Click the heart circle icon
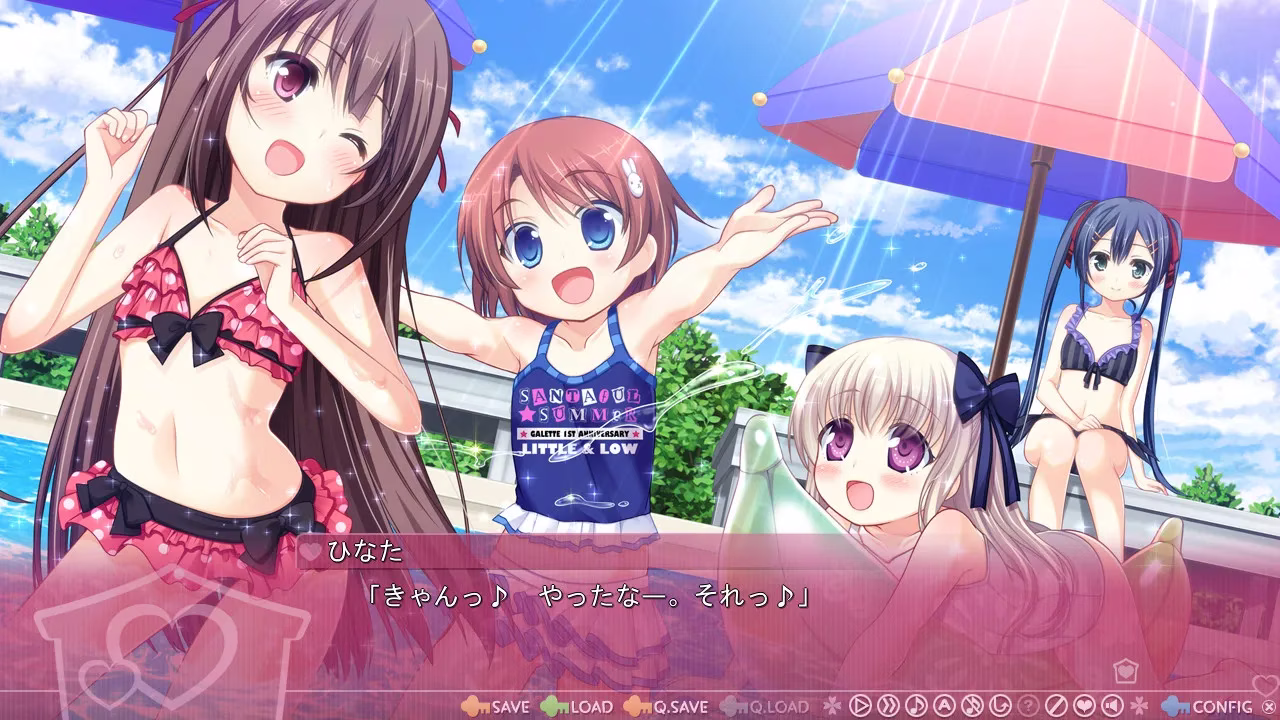 coord(1083,707)
